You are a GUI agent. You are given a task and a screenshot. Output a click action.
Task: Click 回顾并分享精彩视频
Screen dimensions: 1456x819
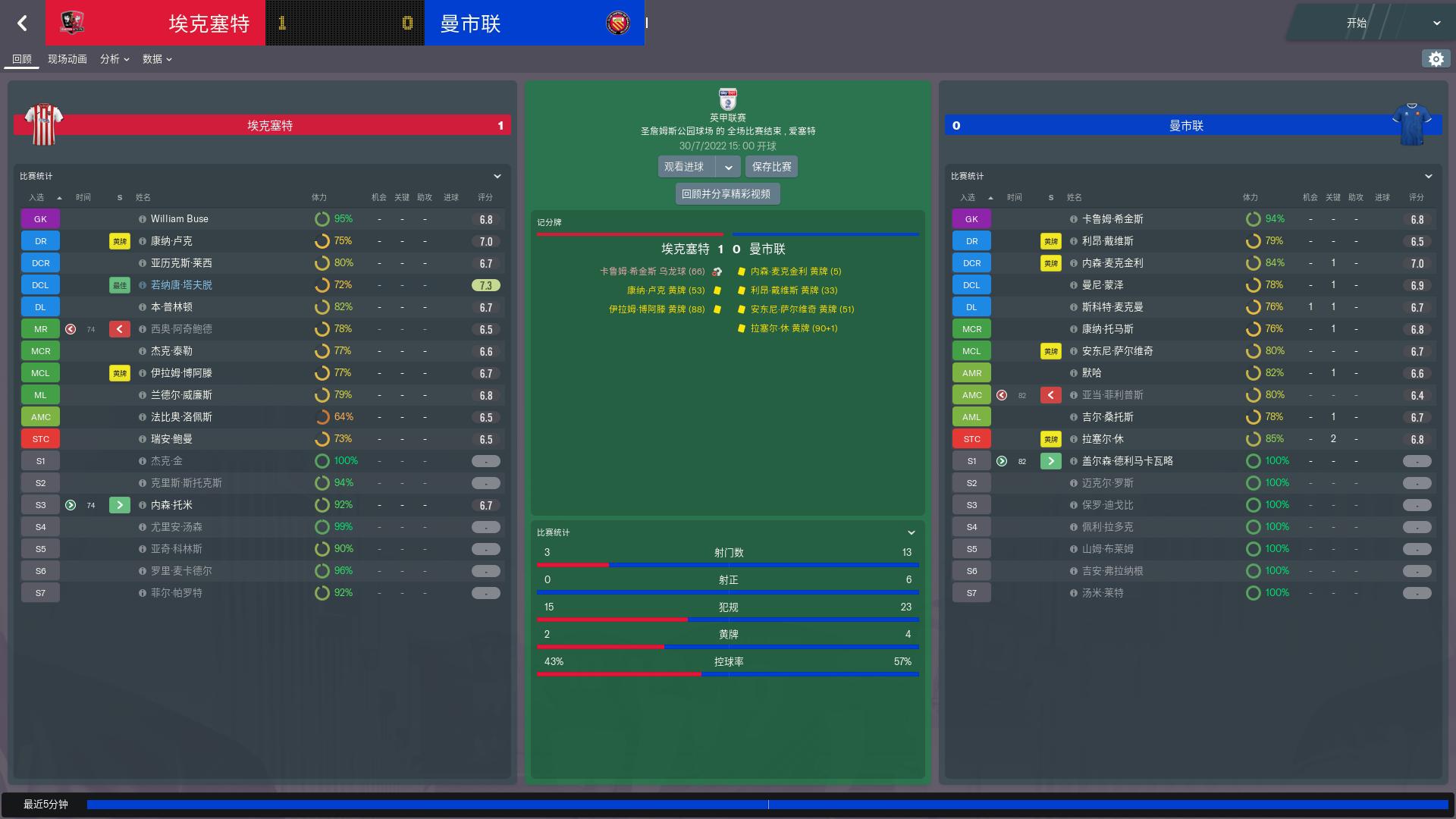[727, 193]
